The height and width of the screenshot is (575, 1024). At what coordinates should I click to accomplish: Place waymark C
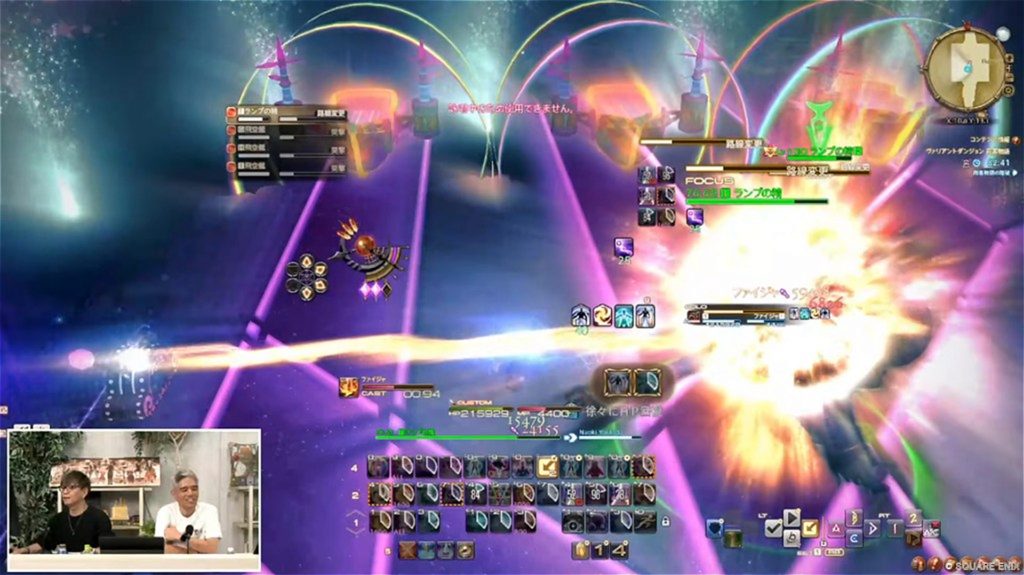(853, 538)
